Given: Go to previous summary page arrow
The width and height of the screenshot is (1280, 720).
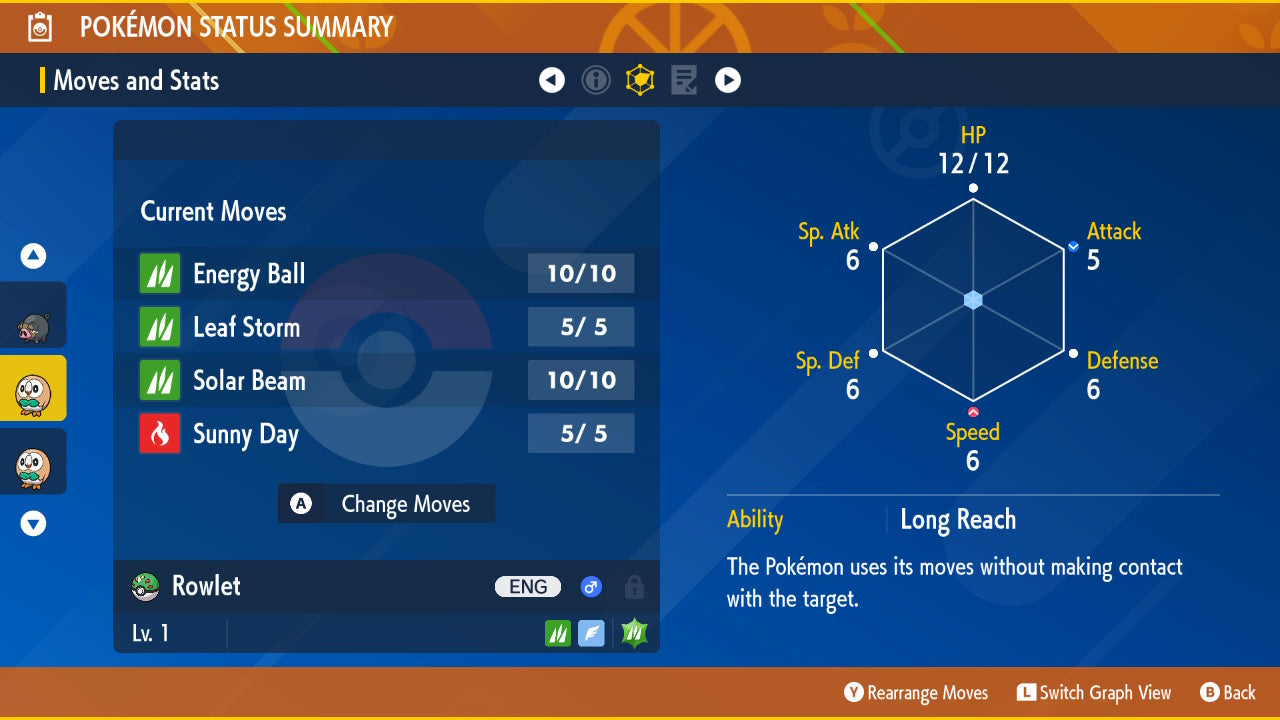Looking at the screenshot, I should click(x=552, y=80).
